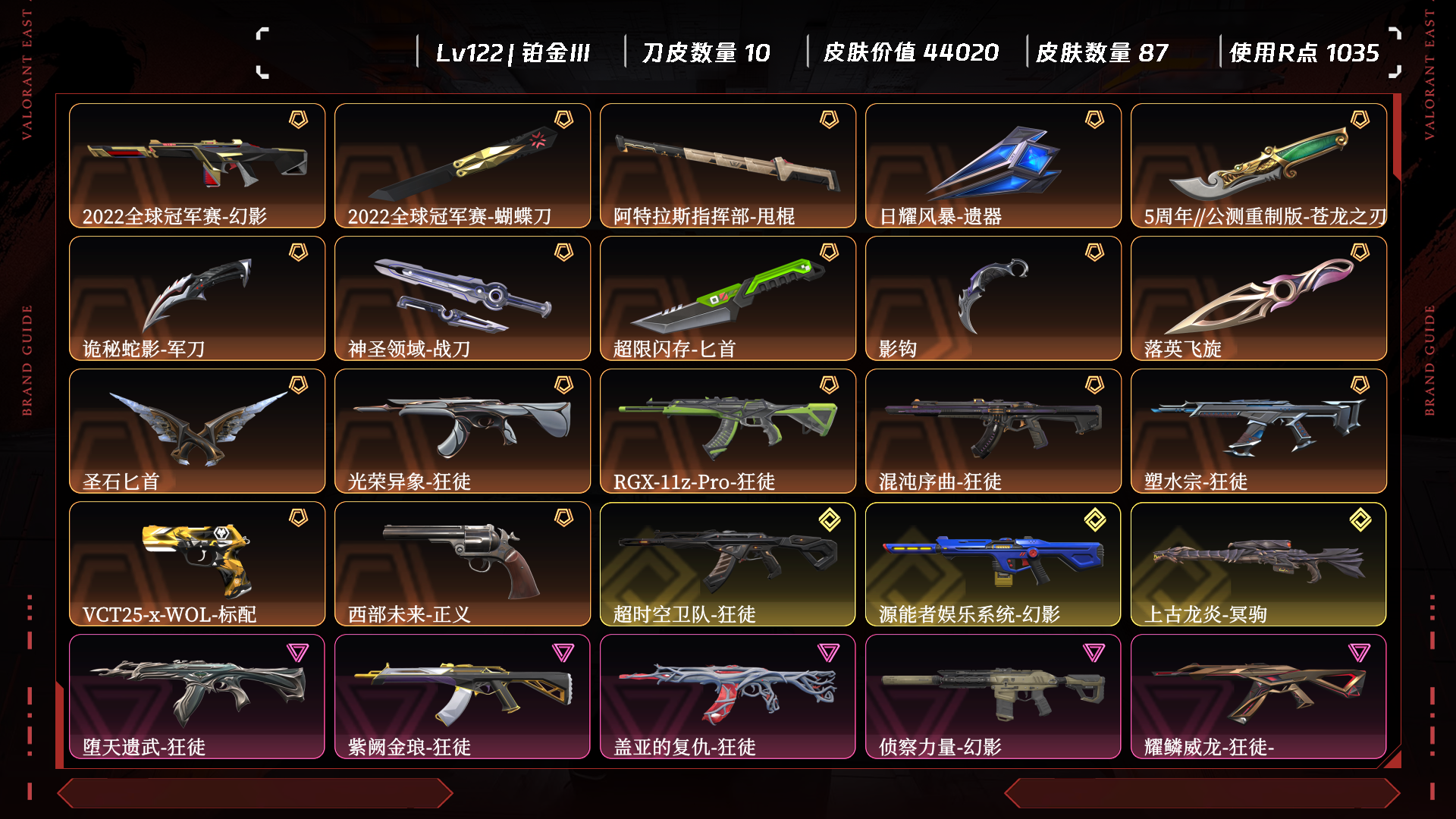The height and width of the screenshot is (819, 1456).
Task: Select the 日耀风暴-遗器 melee card
Action: (993, 165)
